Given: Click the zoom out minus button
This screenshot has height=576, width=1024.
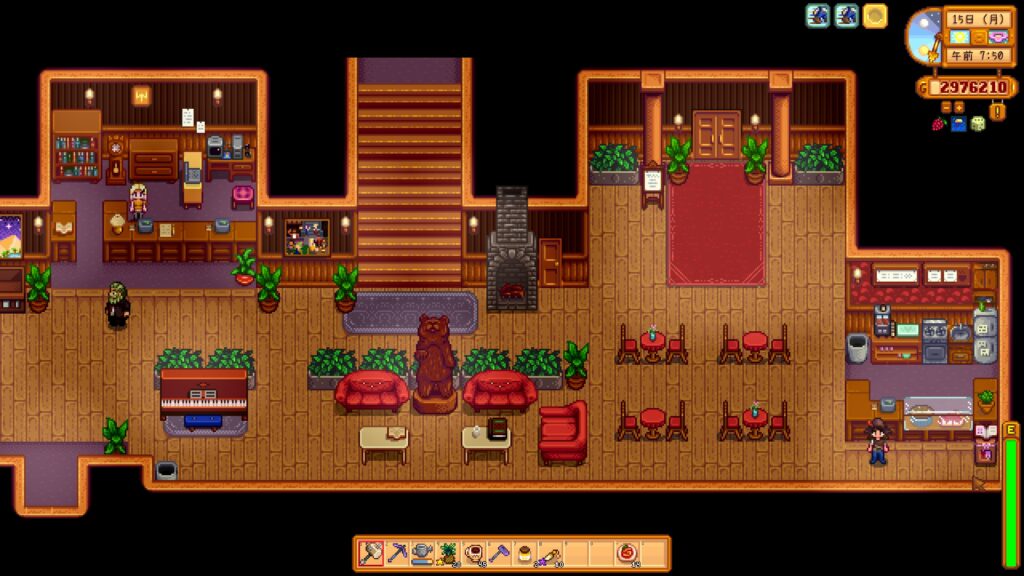Looking at the screenshot, I should click(x=944, y=107).
